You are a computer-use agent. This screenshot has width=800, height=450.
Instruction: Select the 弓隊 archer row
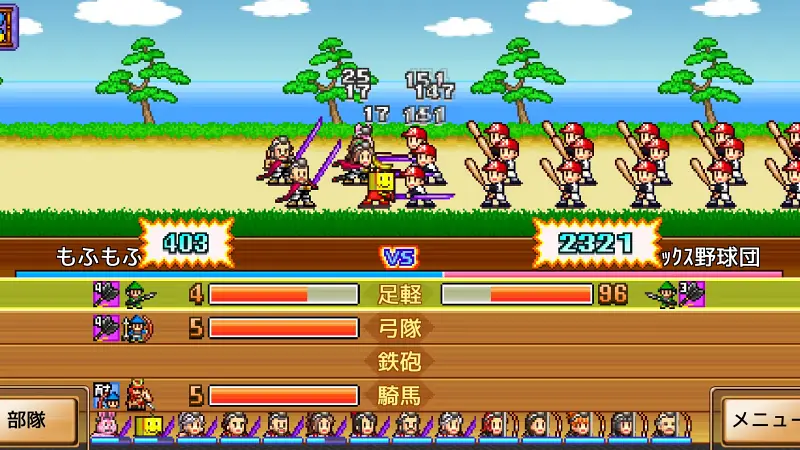[400, 328]
